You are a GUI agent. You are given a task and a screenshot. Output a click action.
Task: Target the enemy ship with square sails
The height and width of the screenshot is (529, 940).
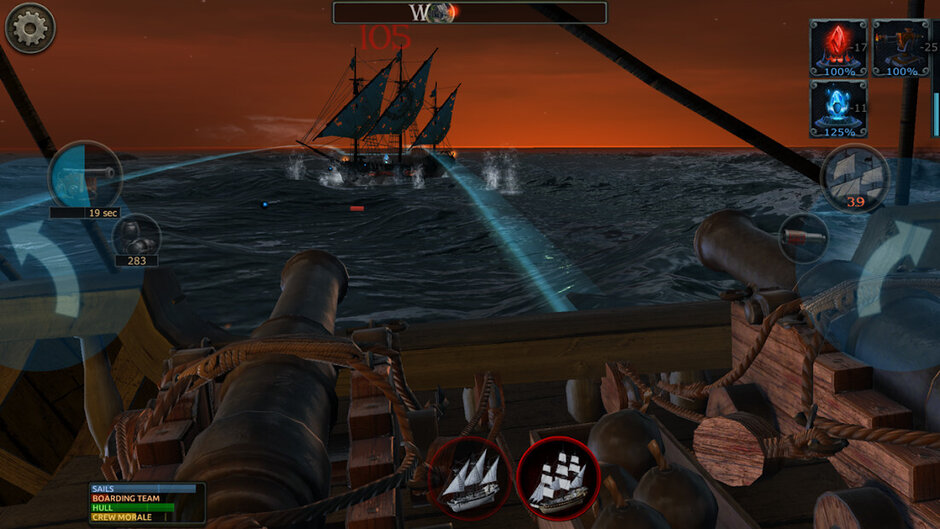(558, 477)
